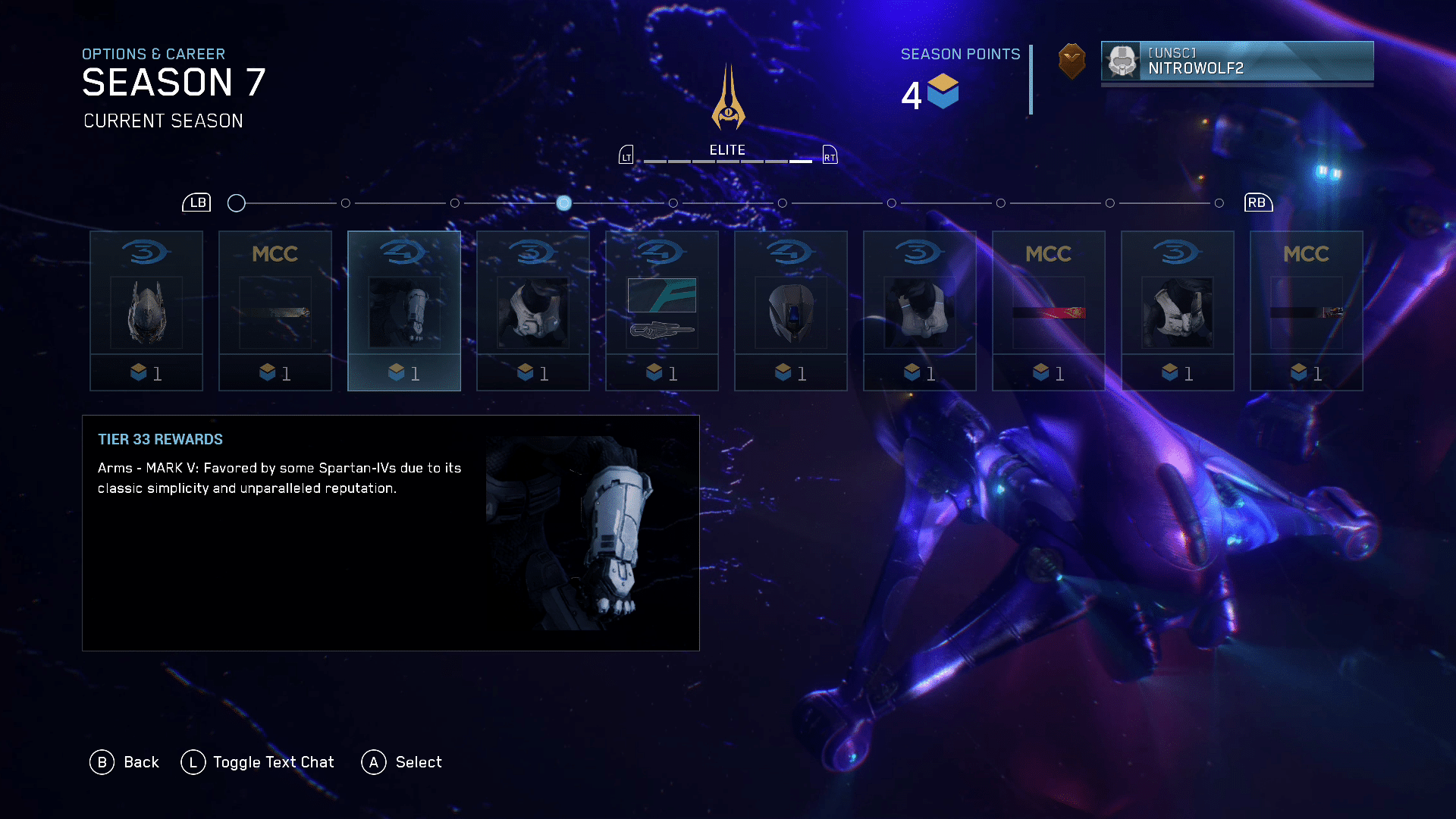Choose the Halo 4 Mark V arms reward
The height and width of the screenshot is (819, 1456).
tap(404, 311)
